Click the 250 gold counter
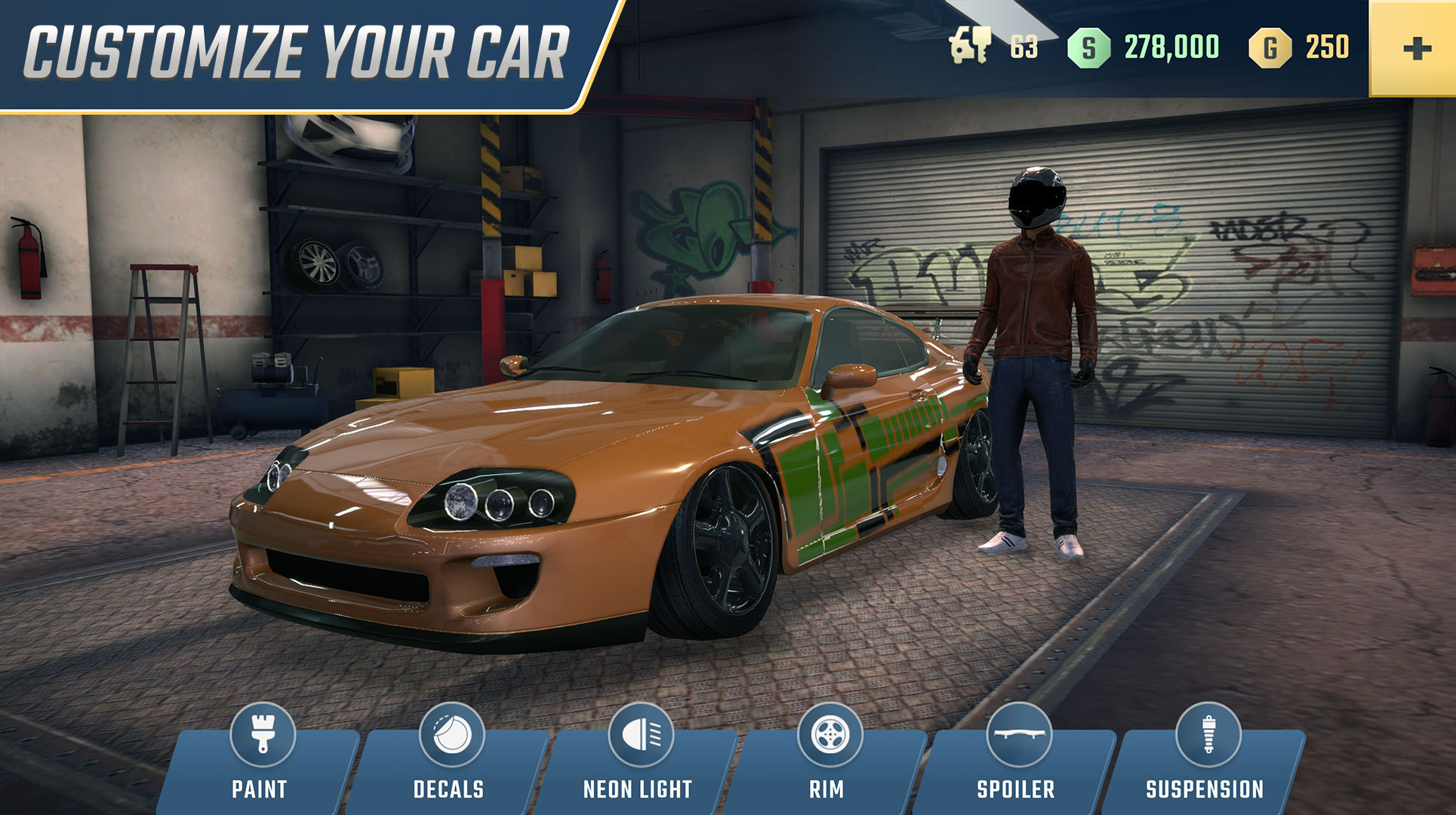The height and width of the screenshot is (815, 1456). (1329, 48)
